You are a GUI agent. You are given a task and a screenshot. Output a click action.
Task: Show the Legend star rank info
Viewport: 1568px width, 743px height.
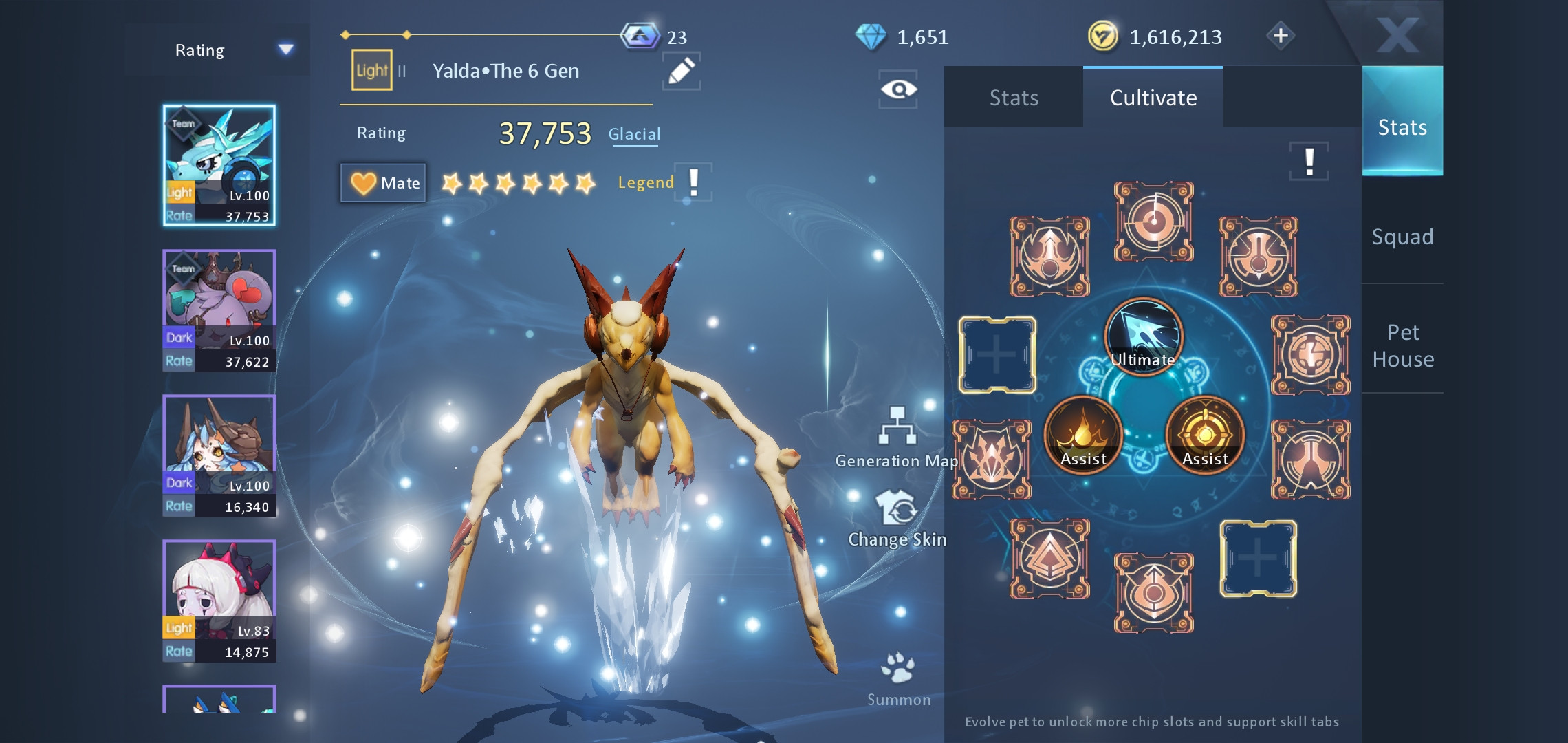(x=694, y=182)
